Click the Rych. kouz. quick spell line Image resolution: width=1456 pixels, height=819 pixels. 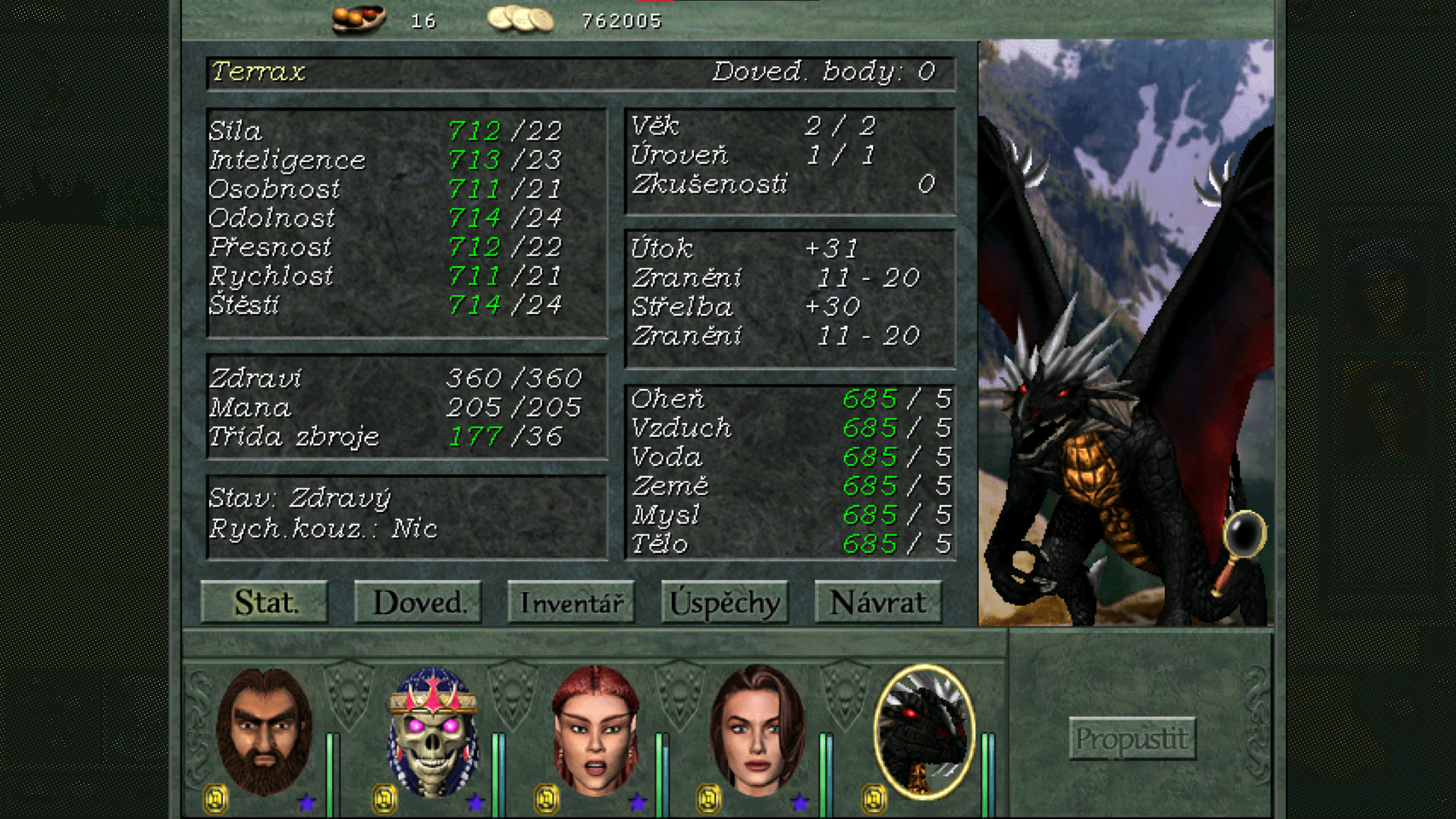323,529
